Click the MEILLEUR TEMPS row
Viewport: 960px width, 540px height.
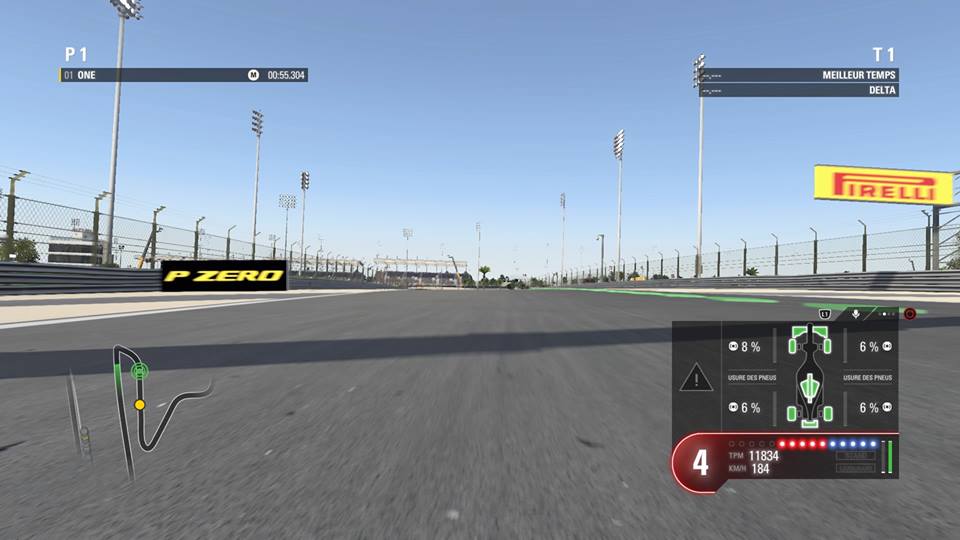click(798, 75)
